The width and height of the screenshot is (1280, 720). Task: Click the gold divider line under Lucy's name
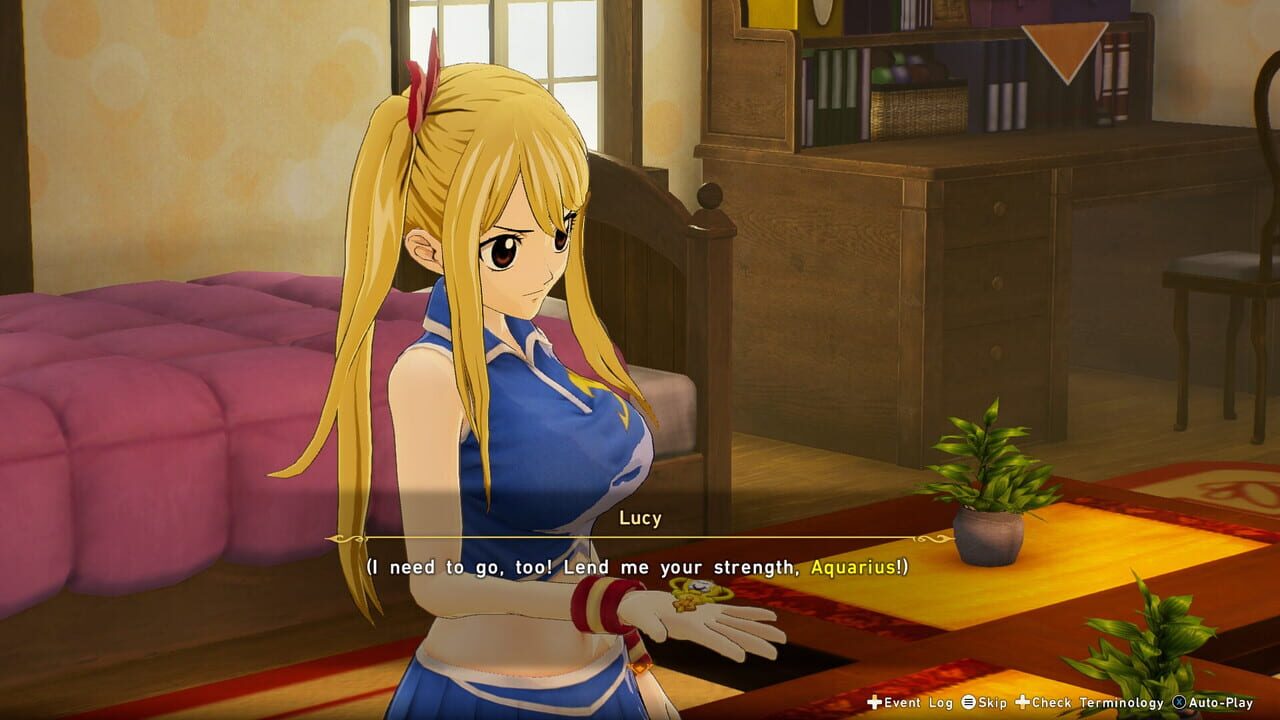[x=638, y=537]
